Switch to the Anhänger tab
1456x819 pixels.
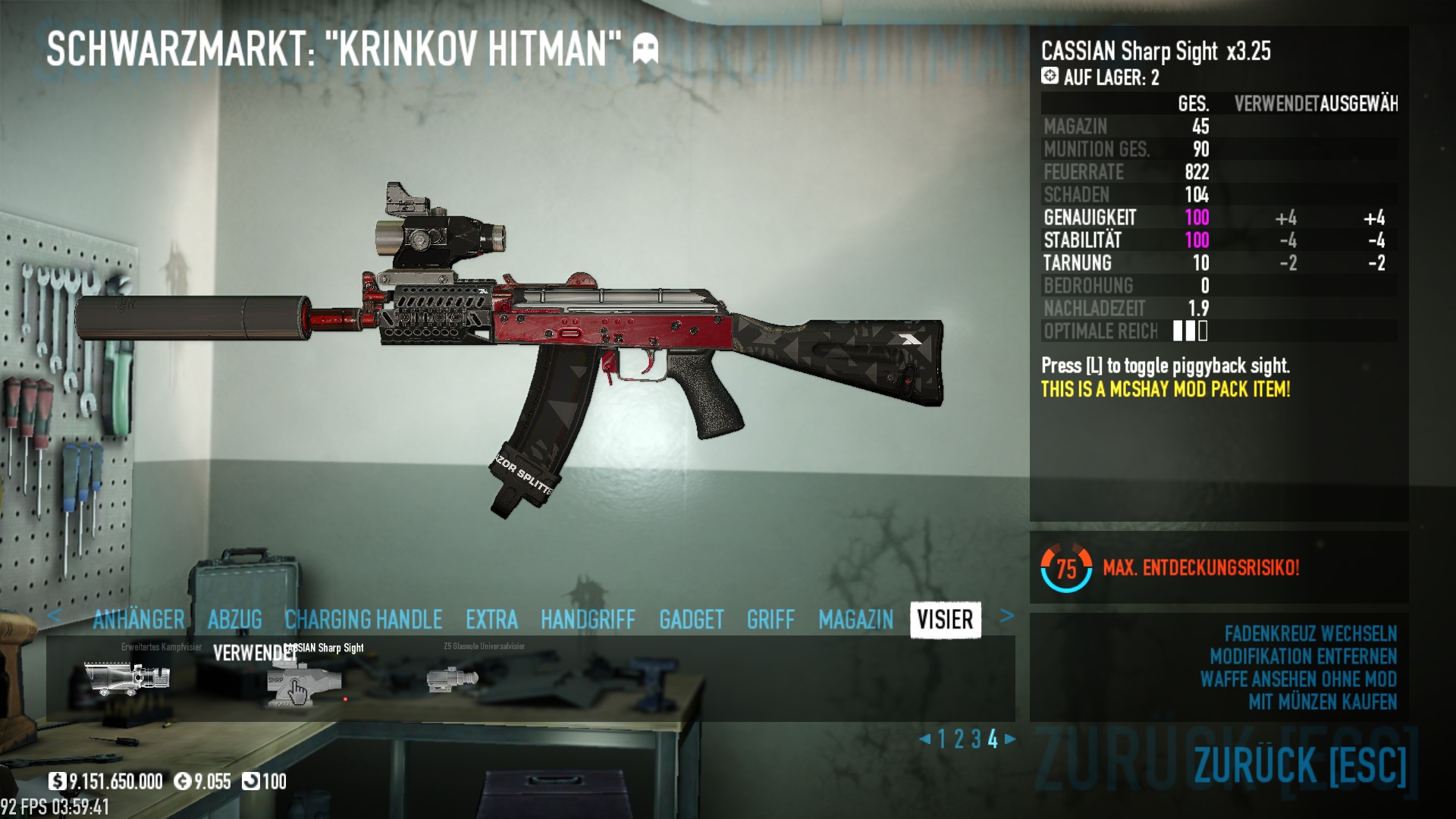click(139, 620)
